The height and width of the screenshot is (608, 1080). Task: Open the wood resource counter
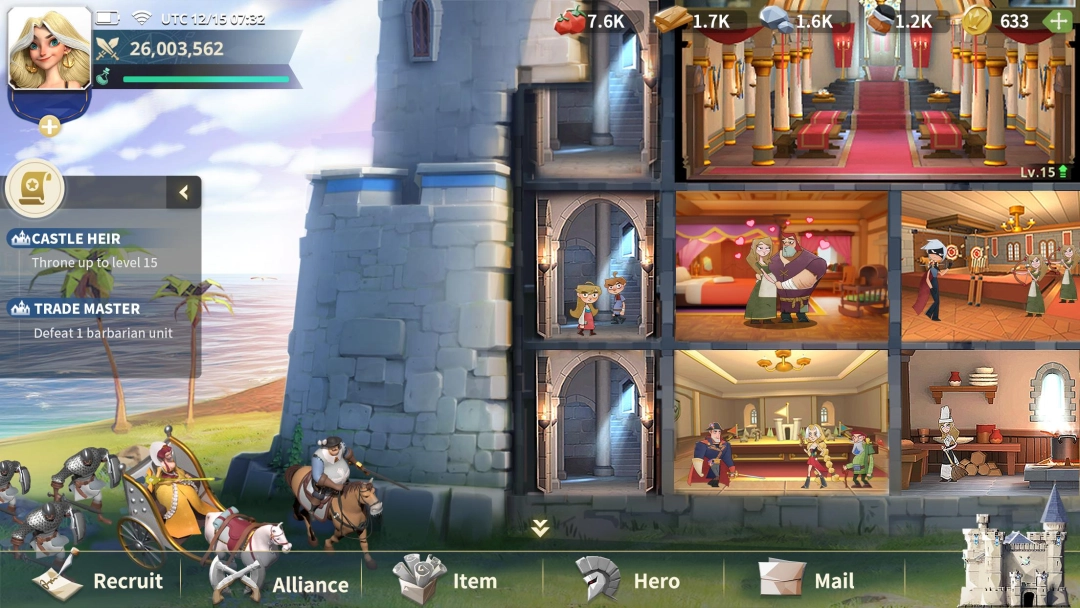[692, 21]
